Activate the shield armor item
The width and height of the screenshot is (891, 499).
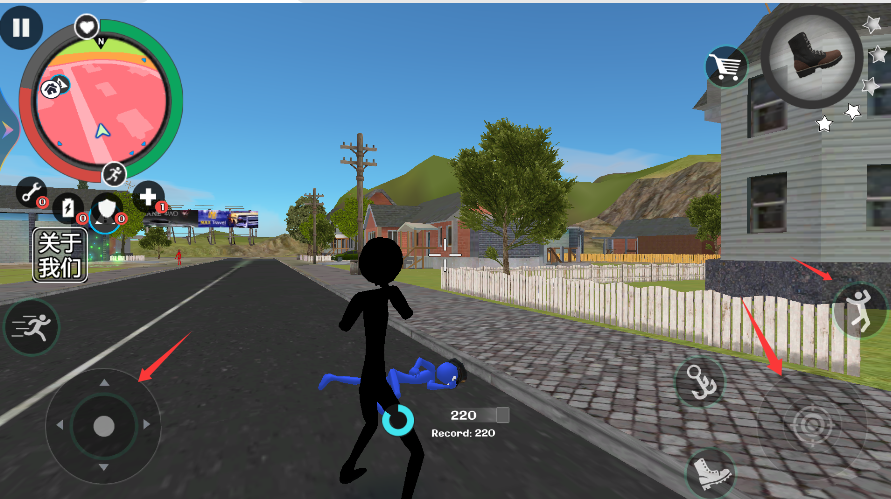[x=106, y=209]
